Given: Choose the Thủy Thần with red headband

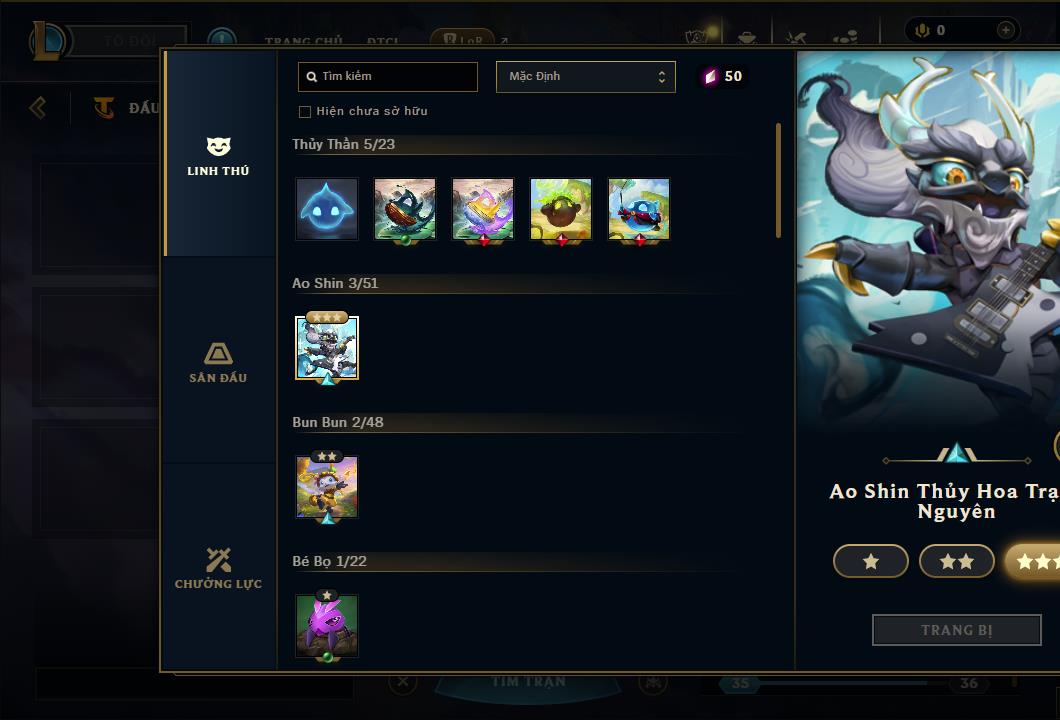Looking at the screenshot, I should (639, 209).
